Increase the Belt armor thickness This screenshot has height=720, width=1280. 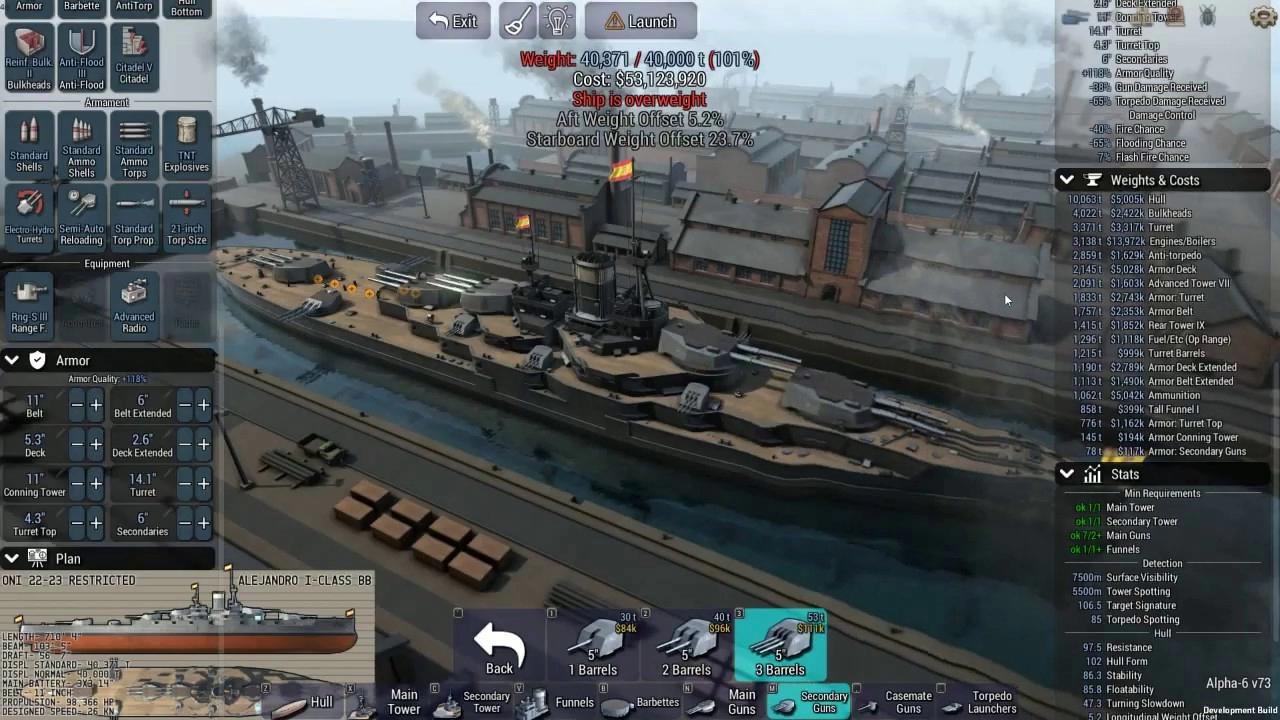tap(96, 405)
